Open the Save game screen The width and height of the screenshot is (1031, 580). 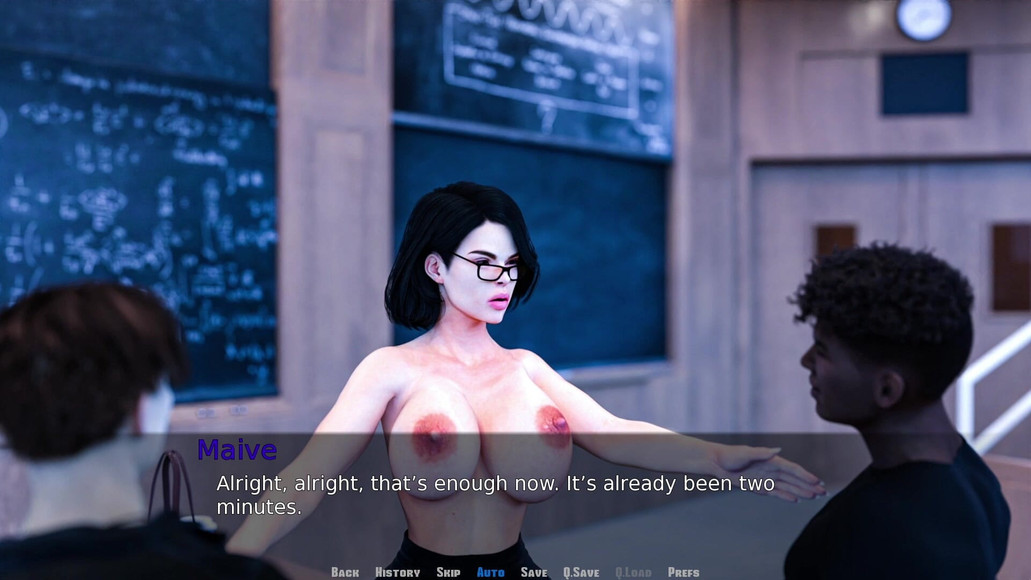click(534, 572)
